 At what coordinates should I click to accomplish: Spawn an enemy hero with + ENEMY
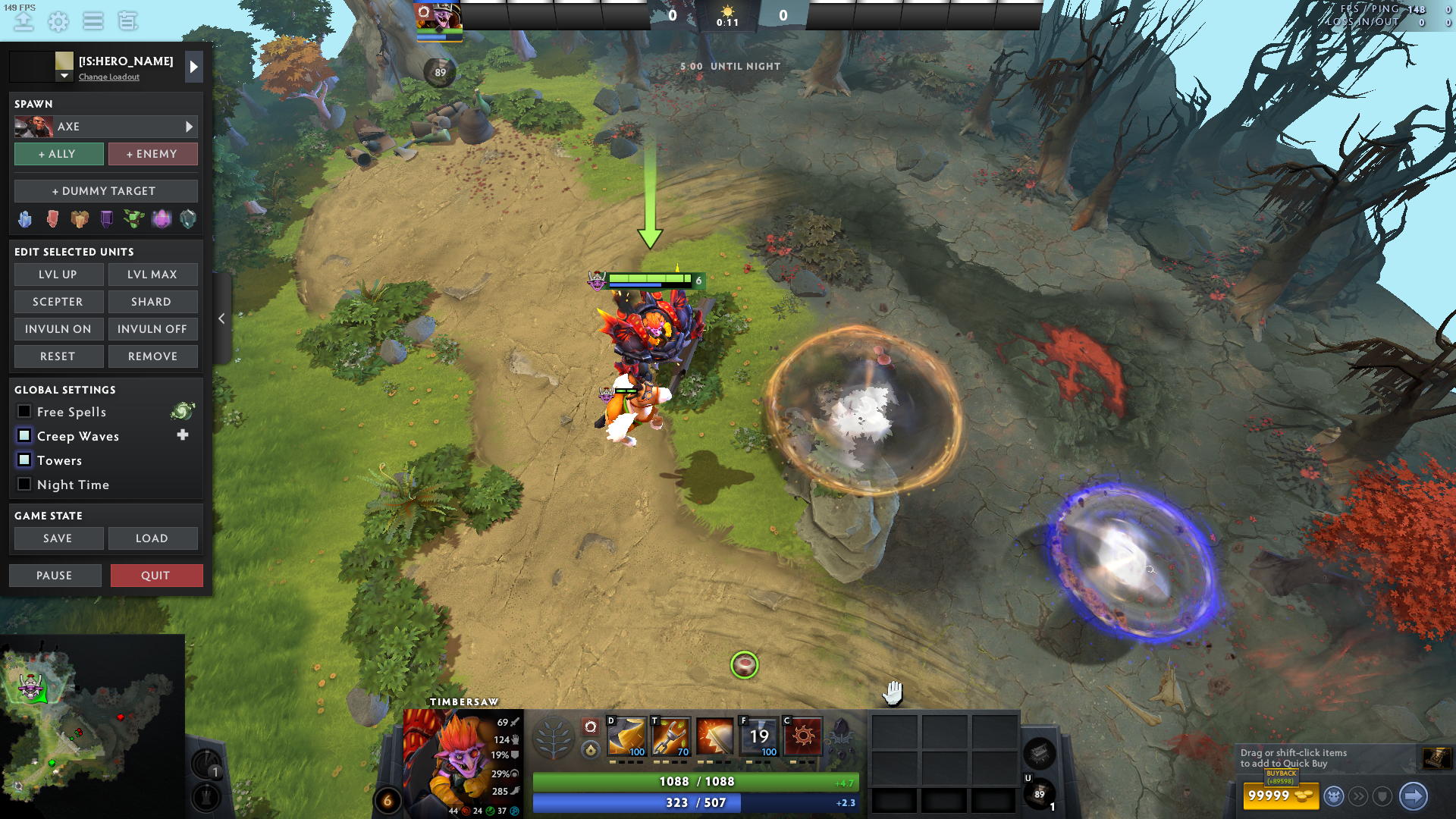point(152,154)
